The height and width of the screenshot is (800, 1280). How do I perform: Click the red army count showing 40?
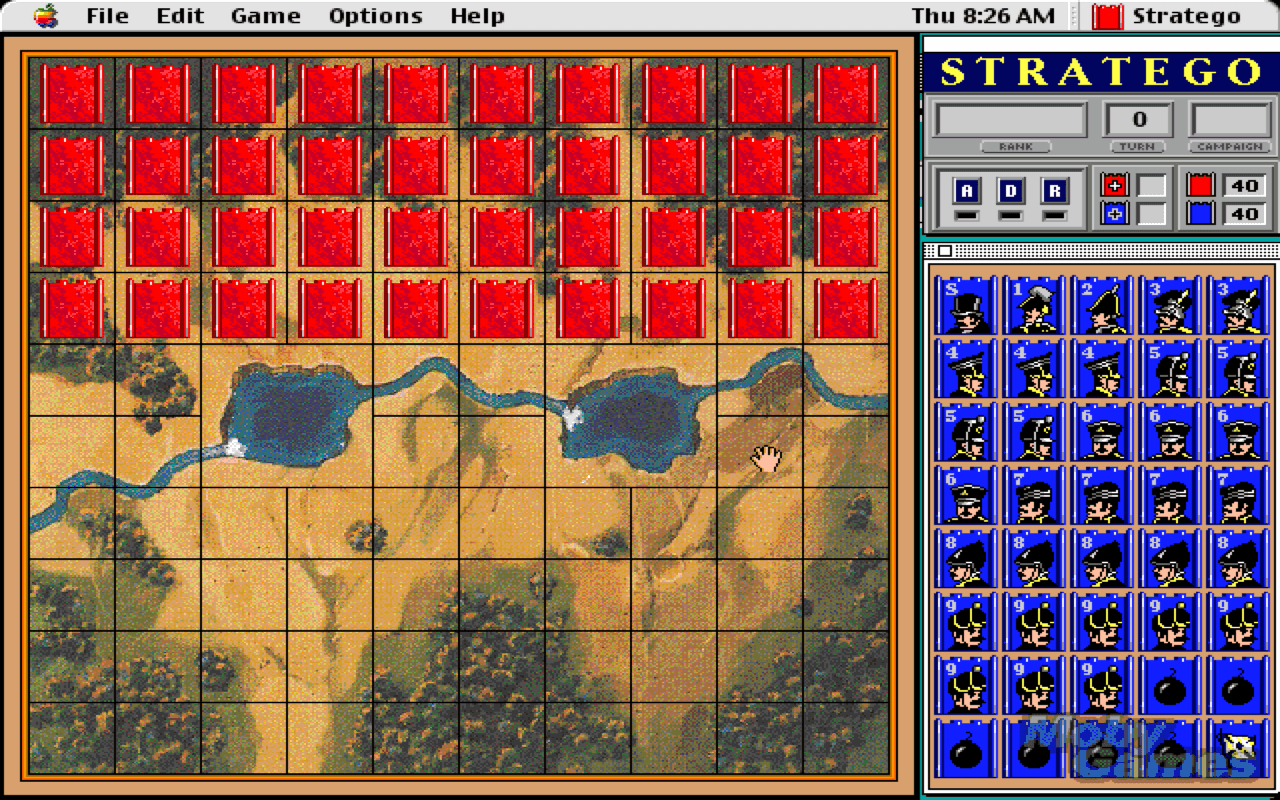pyautogui.click(x=1243, y=184)
